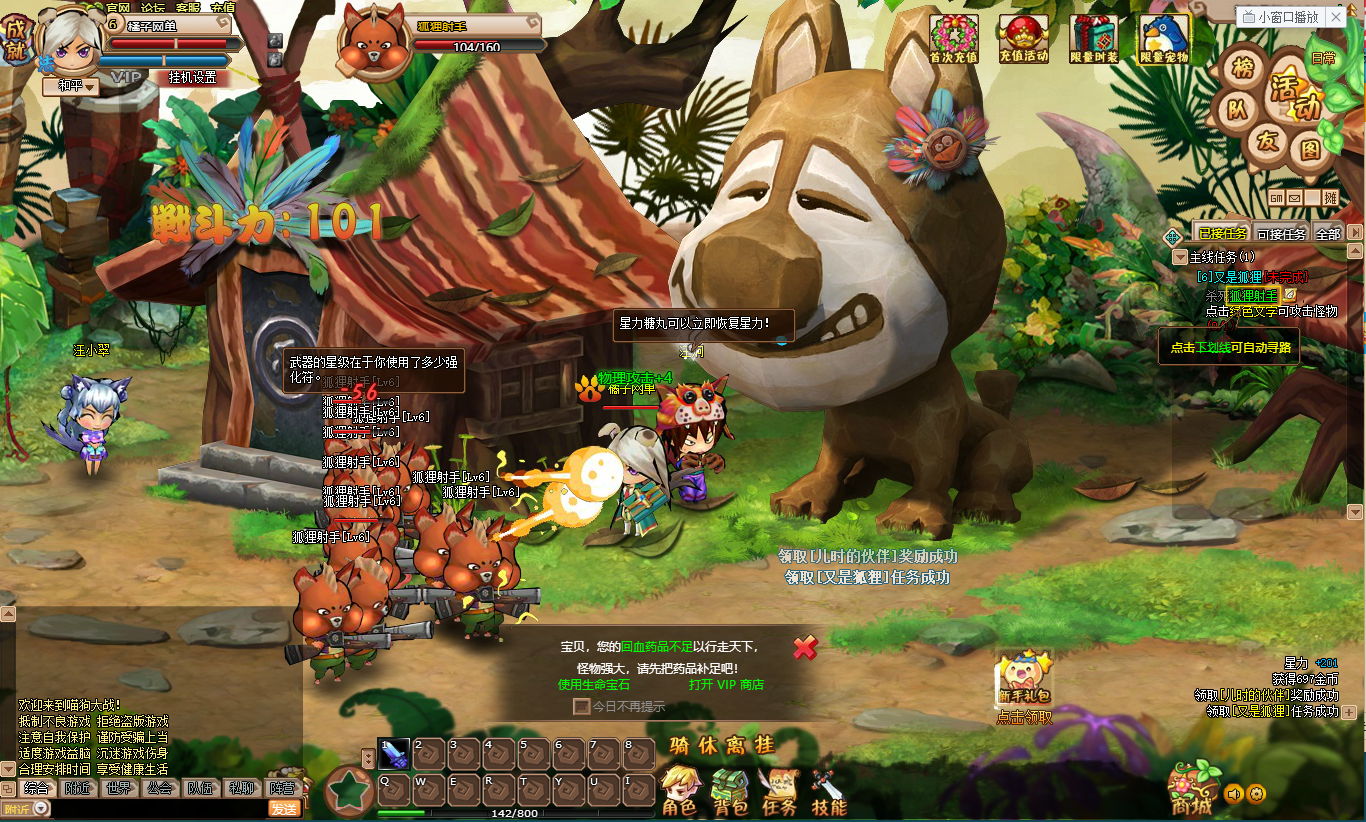Open the 限量宠物 penguin pet offer
Screen dimensions: 1366x822
1164,38
